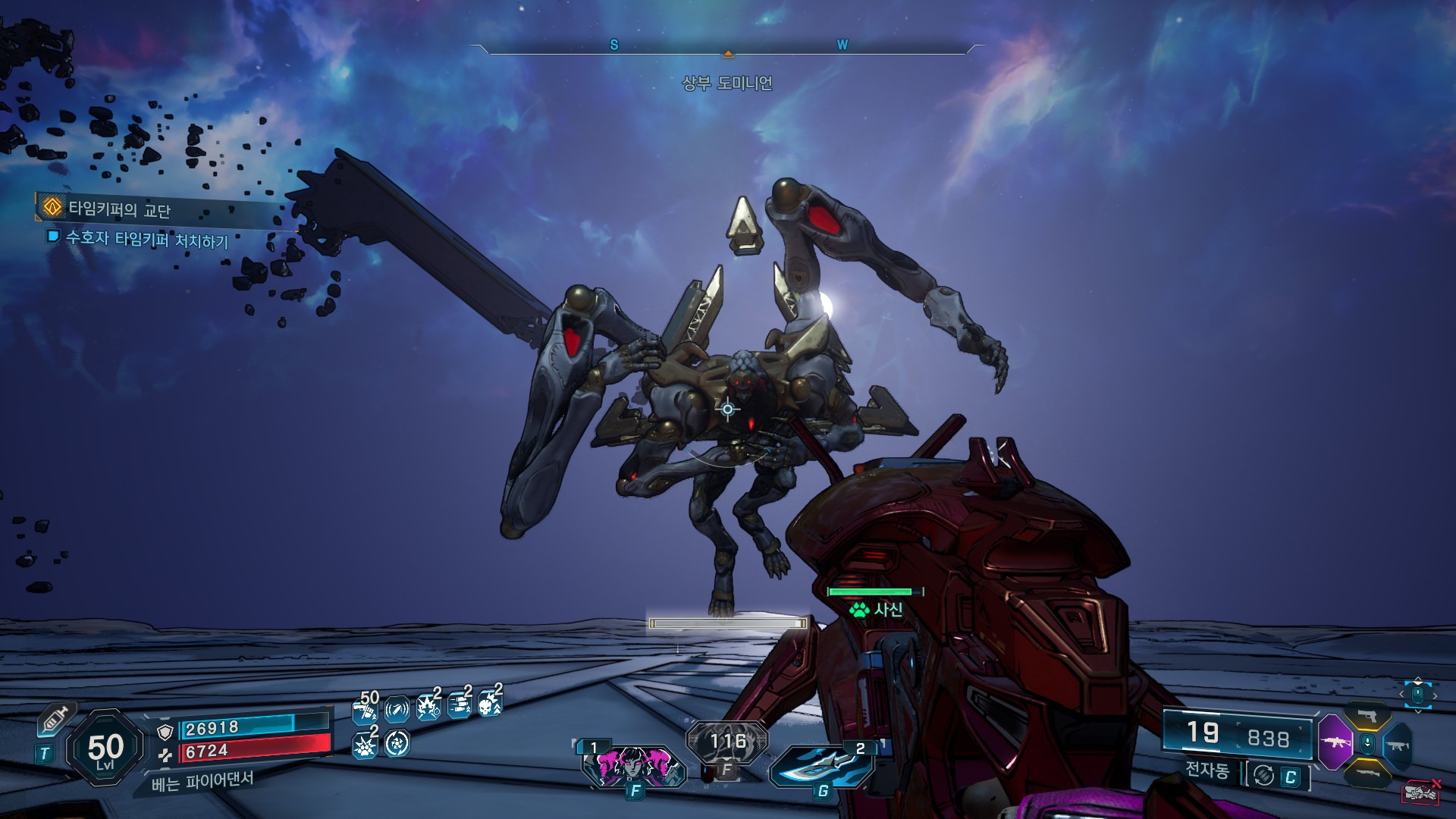Image resolution: width=1456 pixels, height=819 pixels.
Task: Inspect the rocket with sound waves buff
Action: 397,710
